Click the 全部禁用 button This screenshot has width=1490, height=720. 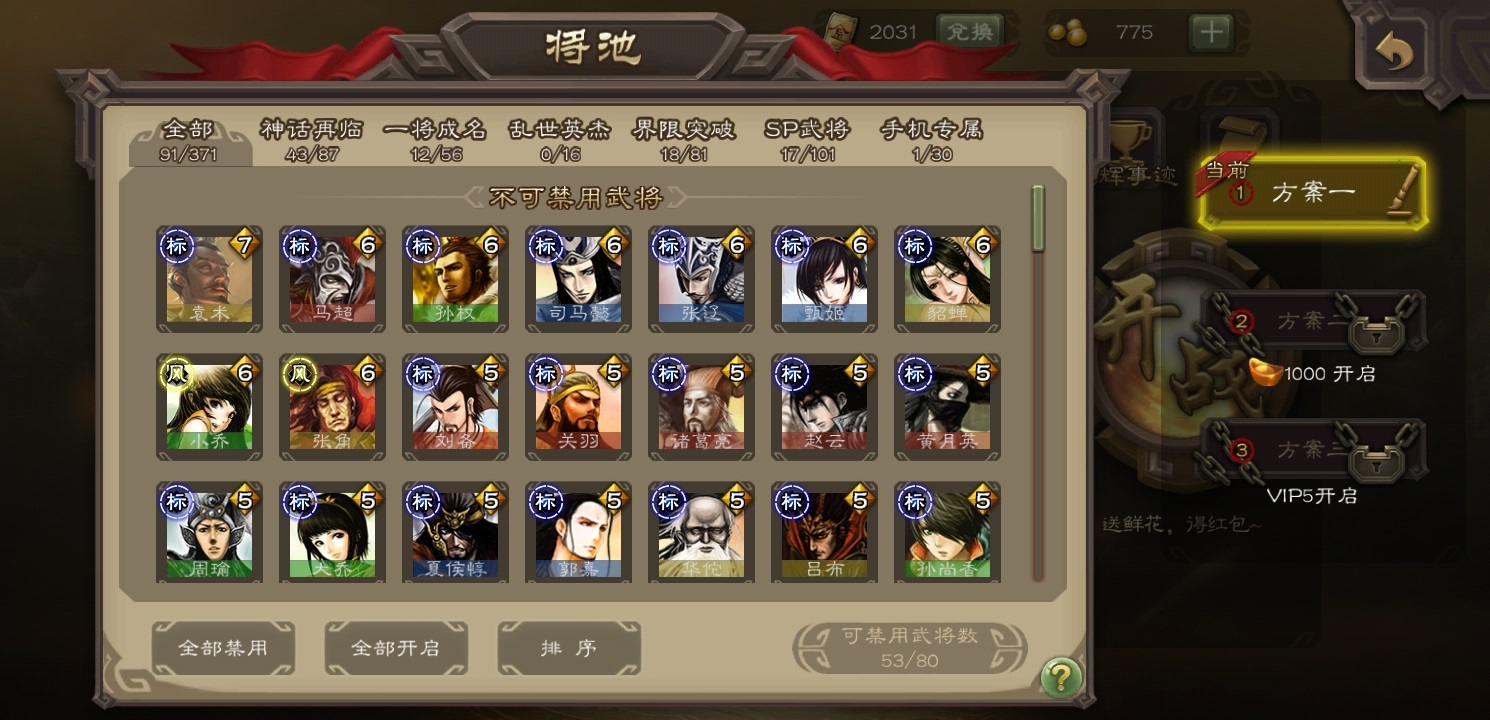(x=223, y=648)
